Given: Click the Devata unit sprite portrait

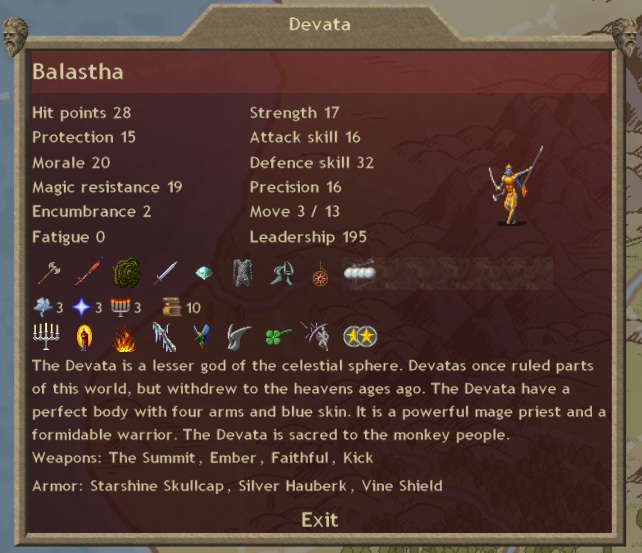Looking at the screenshot, I should 517,187.
